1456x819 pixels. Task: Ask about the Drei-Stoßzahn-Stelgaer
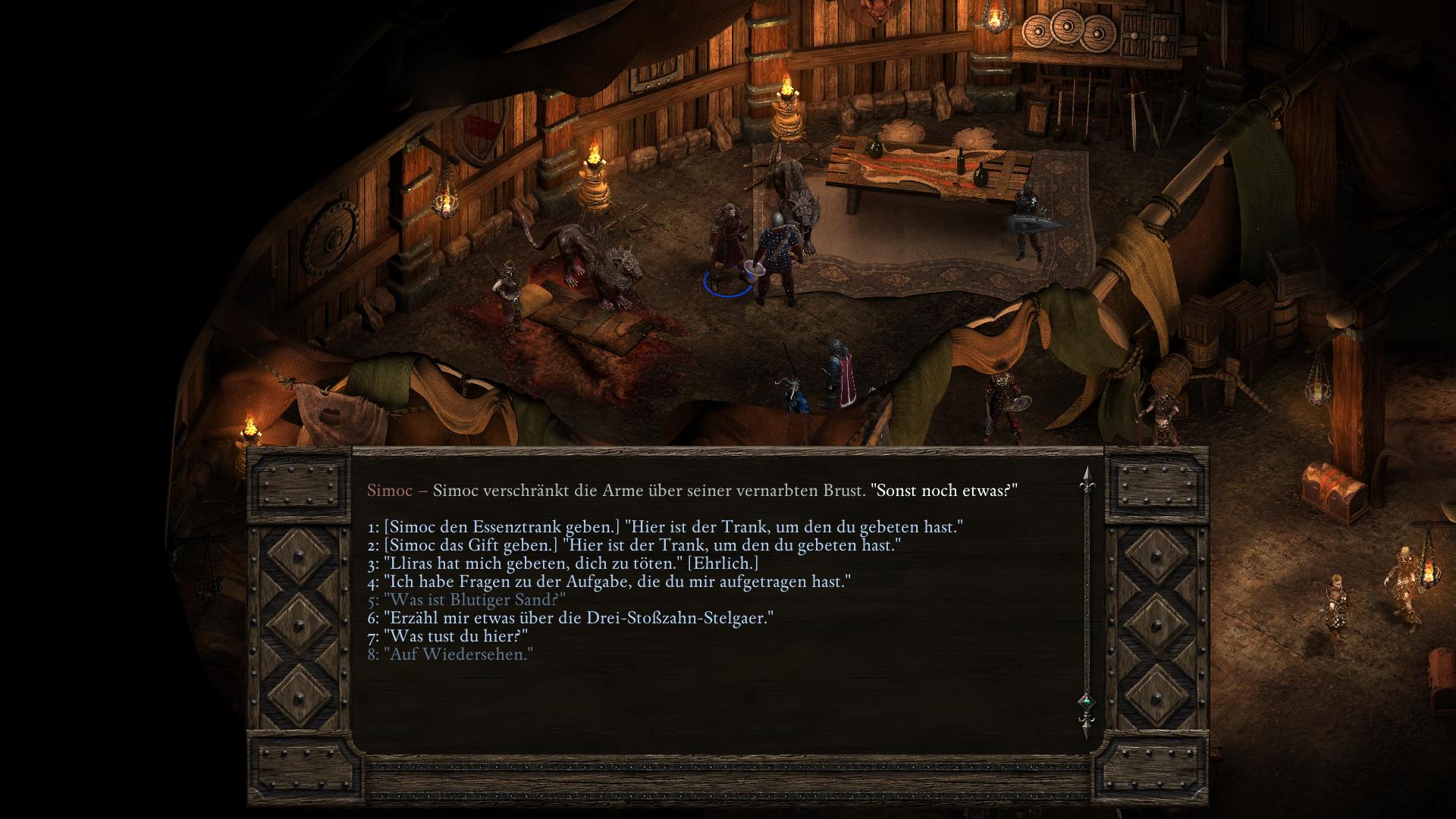pyautogui.click(x=570, y=618)
